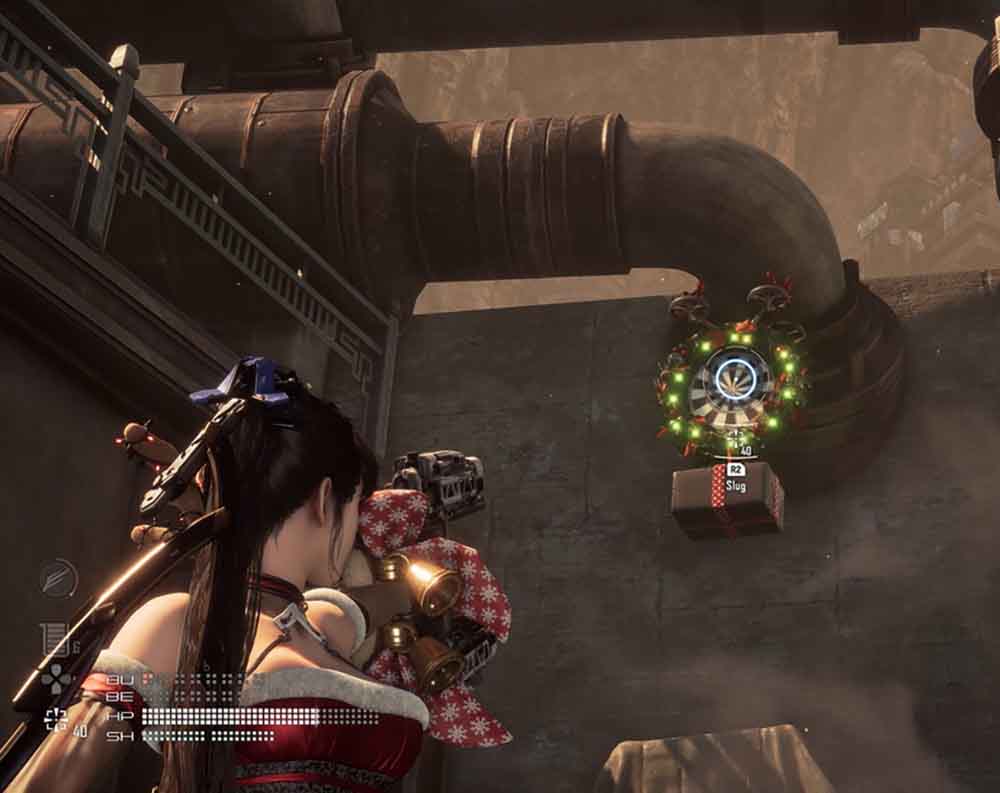Select the feather skill icon
This screenshot has width=1000, height=793.
58,578
